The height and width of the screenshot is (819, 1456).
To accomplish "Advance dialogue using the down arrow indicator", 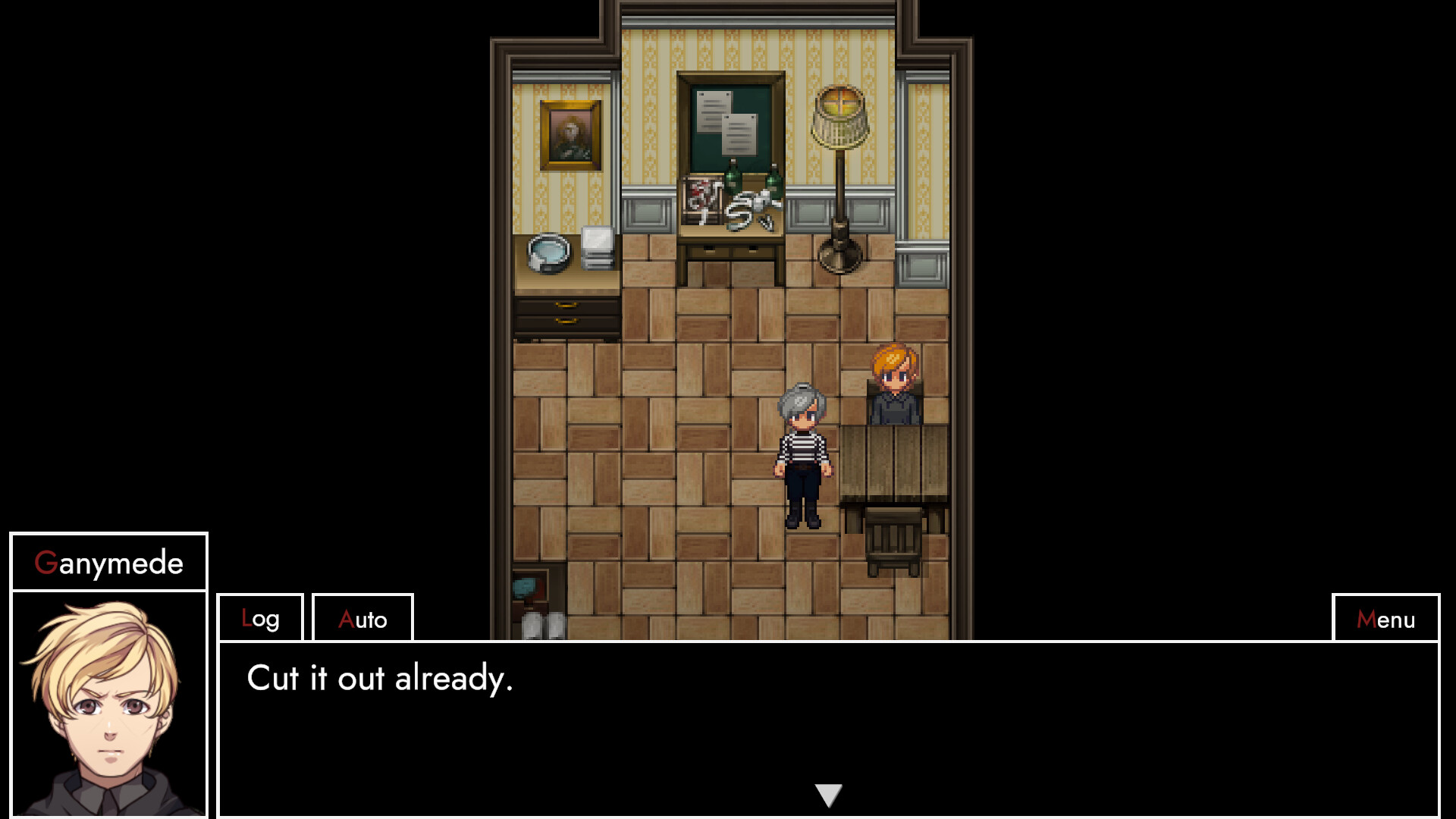I will click(828, 795).
